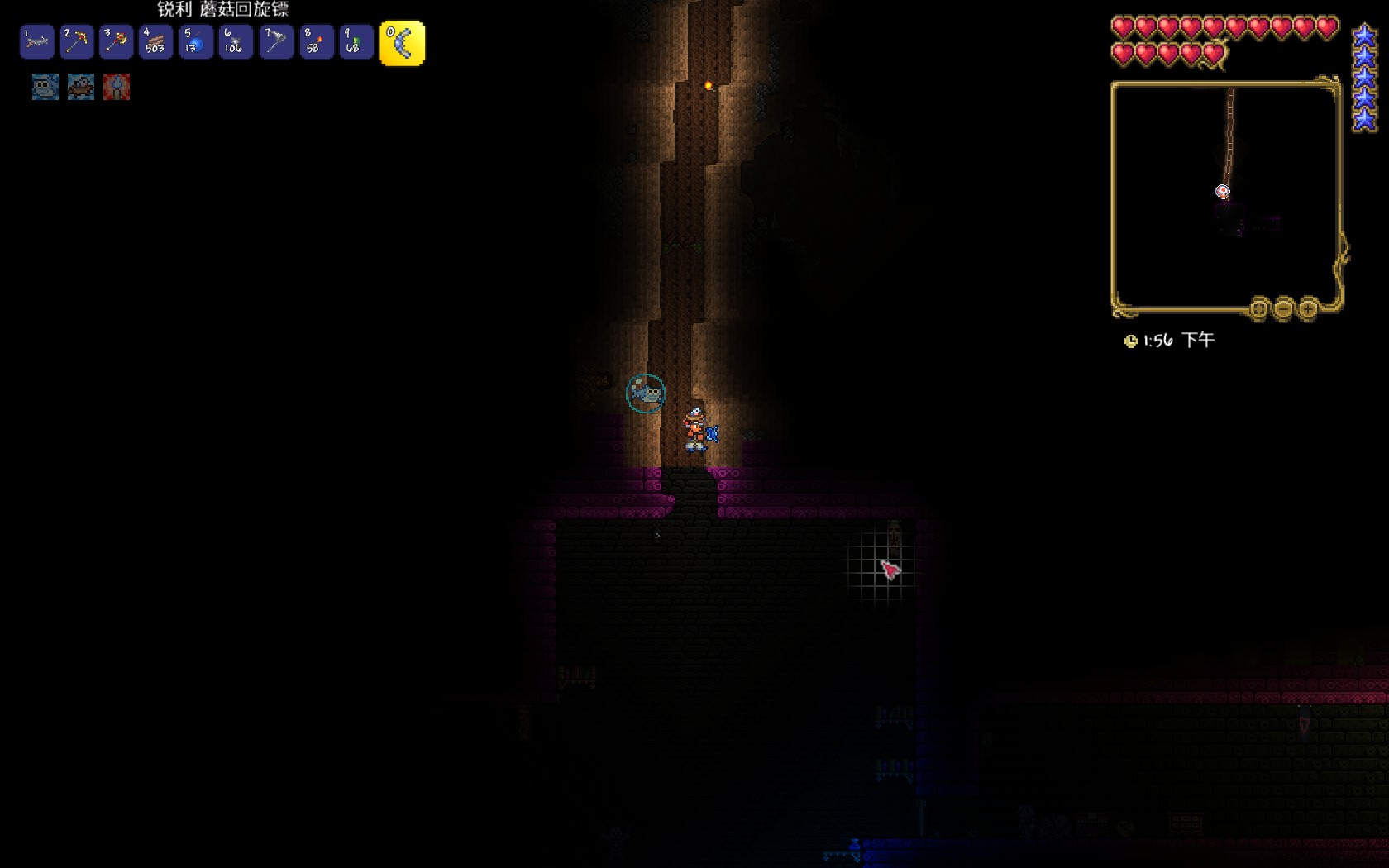Select the wood stack of 503
Image resolution: width=1389 pixels, height=868 pixels.
click(155, 42)
